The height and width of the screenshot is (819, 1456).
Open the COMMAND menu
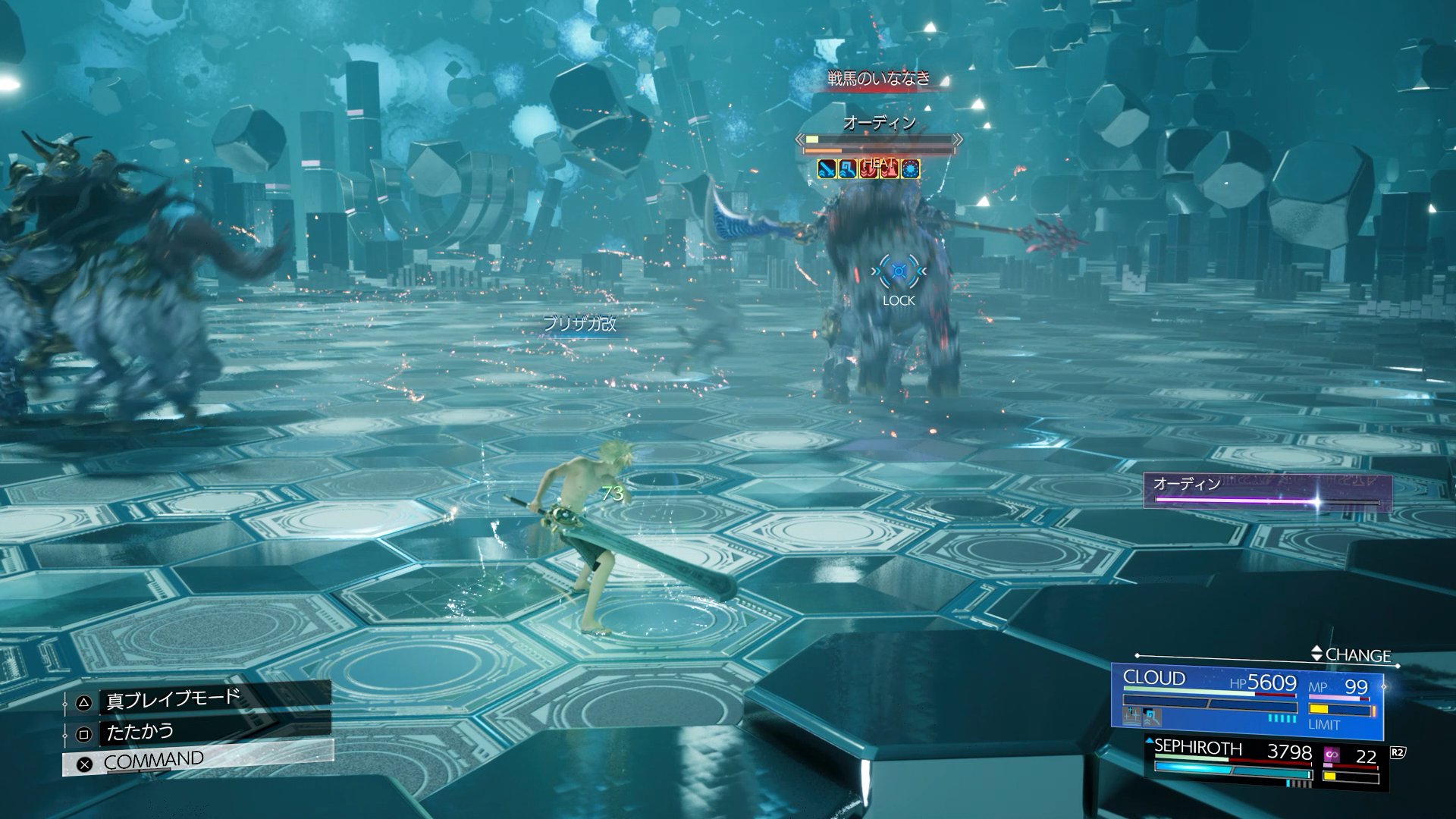(x=153, y=761)
